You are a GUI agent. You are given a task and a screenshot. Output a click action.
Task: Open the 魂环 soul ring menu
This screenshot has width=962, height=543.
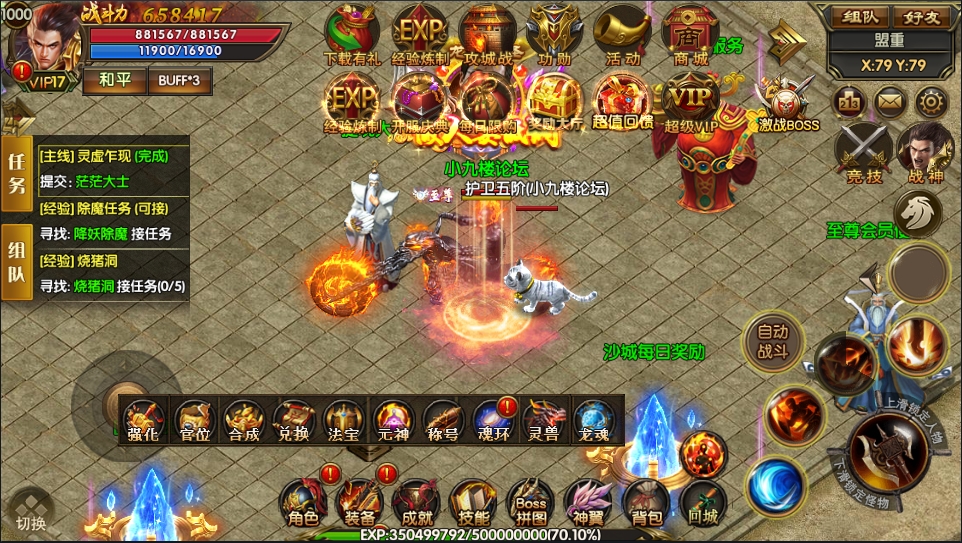(492, 422)
